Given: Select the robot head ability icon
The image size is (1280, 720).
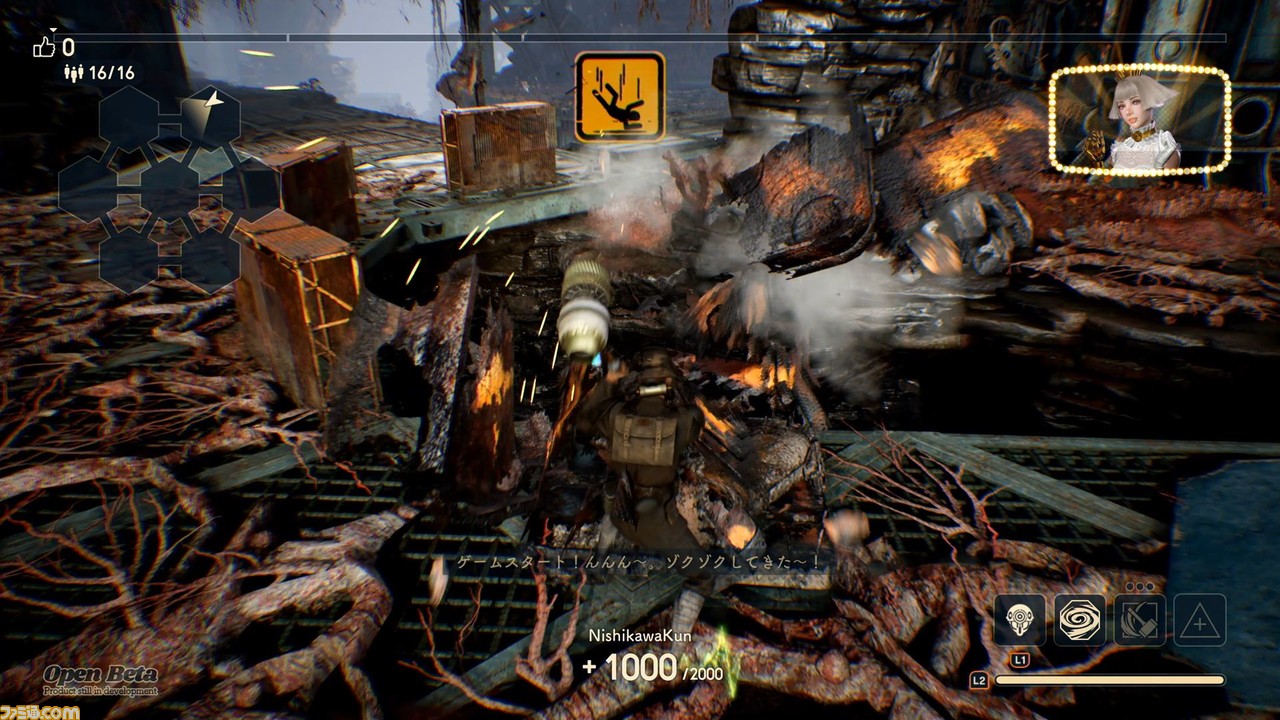Looking at the screenshot, I should [x=1019, y=620].
